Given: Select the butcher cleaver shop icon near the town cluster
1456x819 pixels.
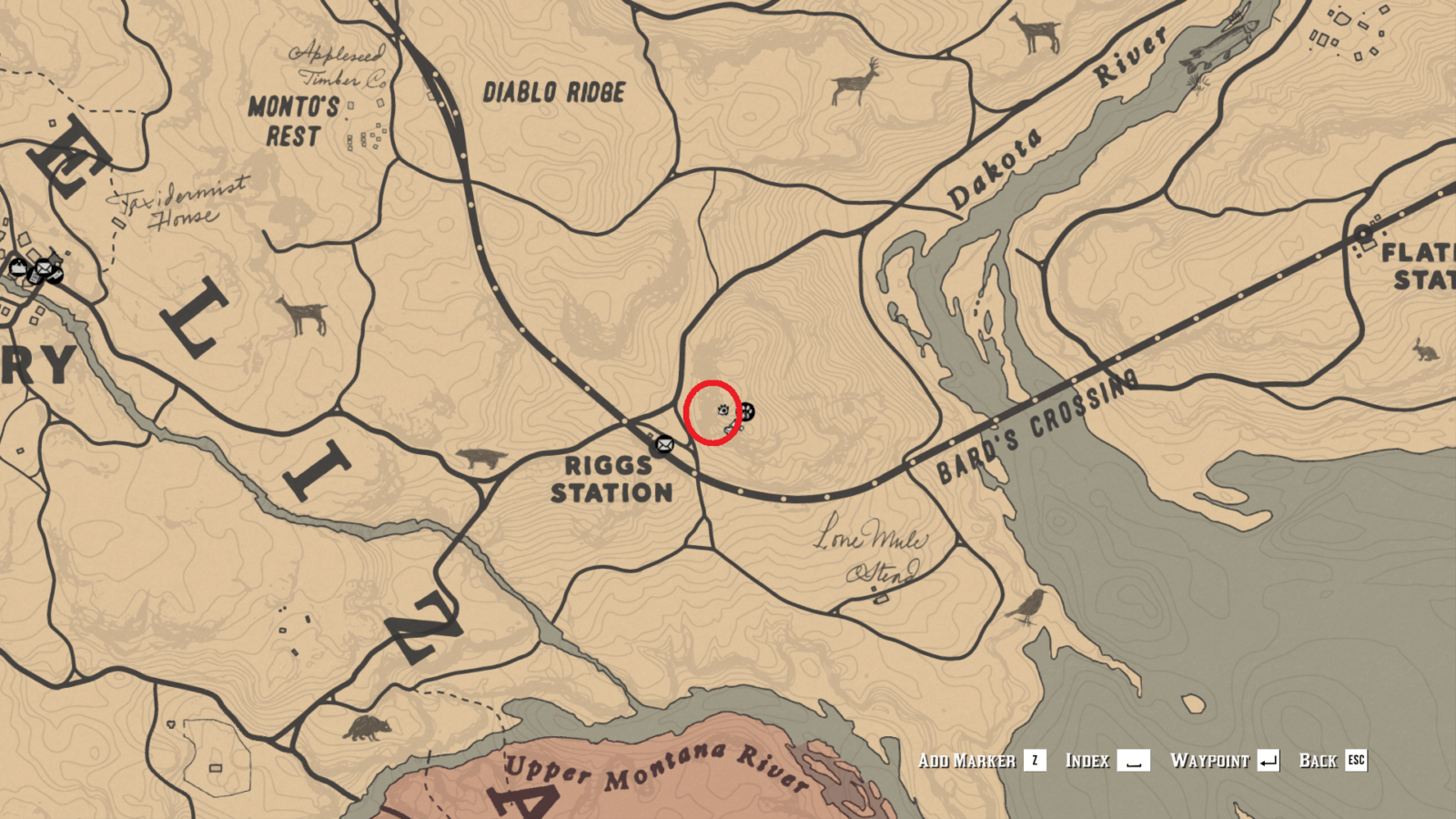Looking at the screenshot, I should click(55, 276).
